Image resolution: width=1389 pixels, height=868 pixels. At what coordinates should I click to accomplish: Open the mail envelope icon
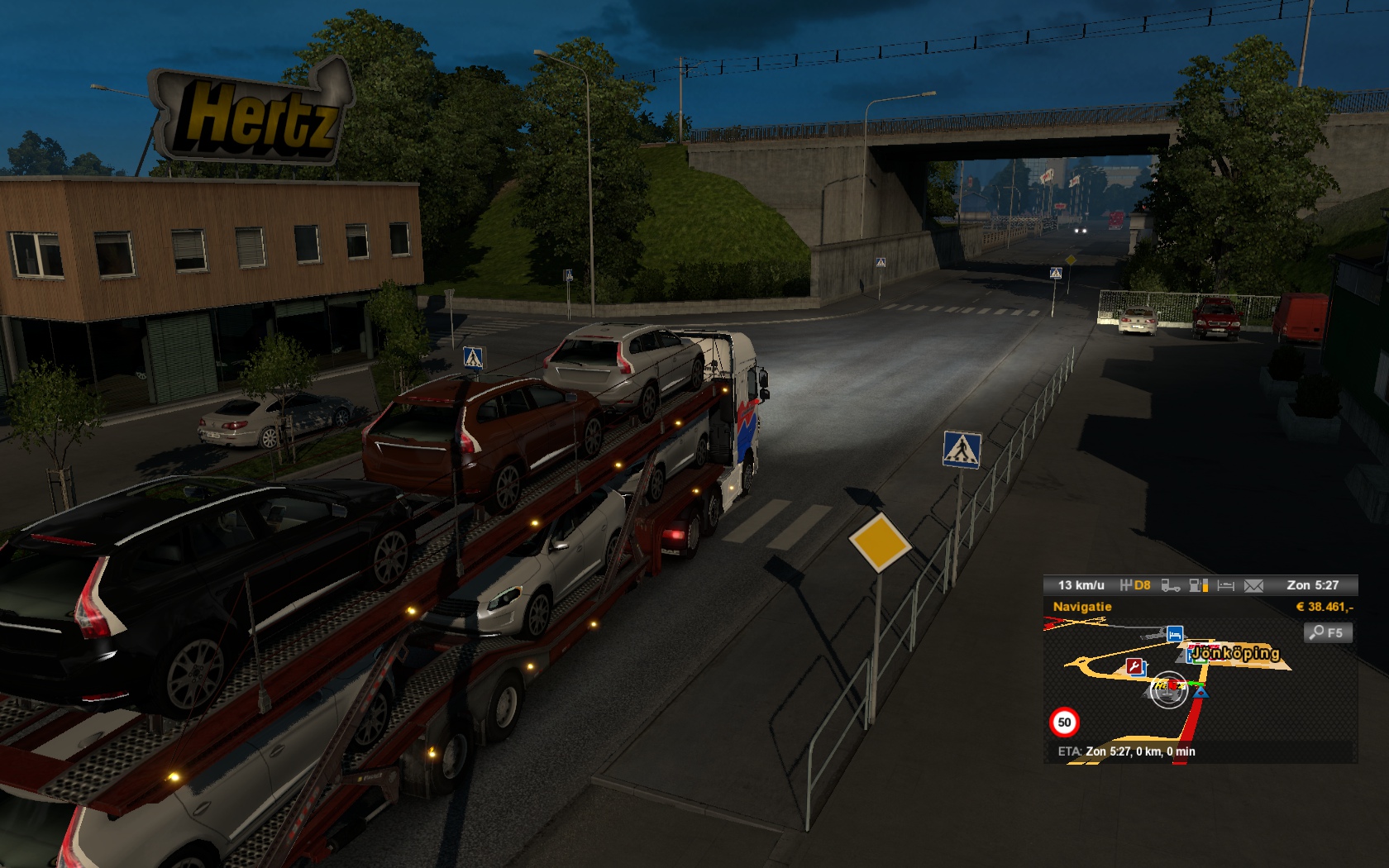click(1253, 585)
